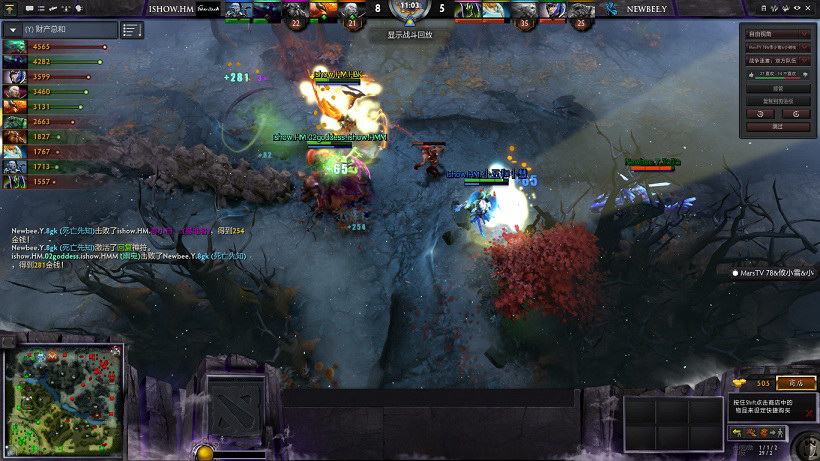Open the 财产总和 stat dropdown
The height and width of the screenshot is (461, 820).
[x=13, y=30]
